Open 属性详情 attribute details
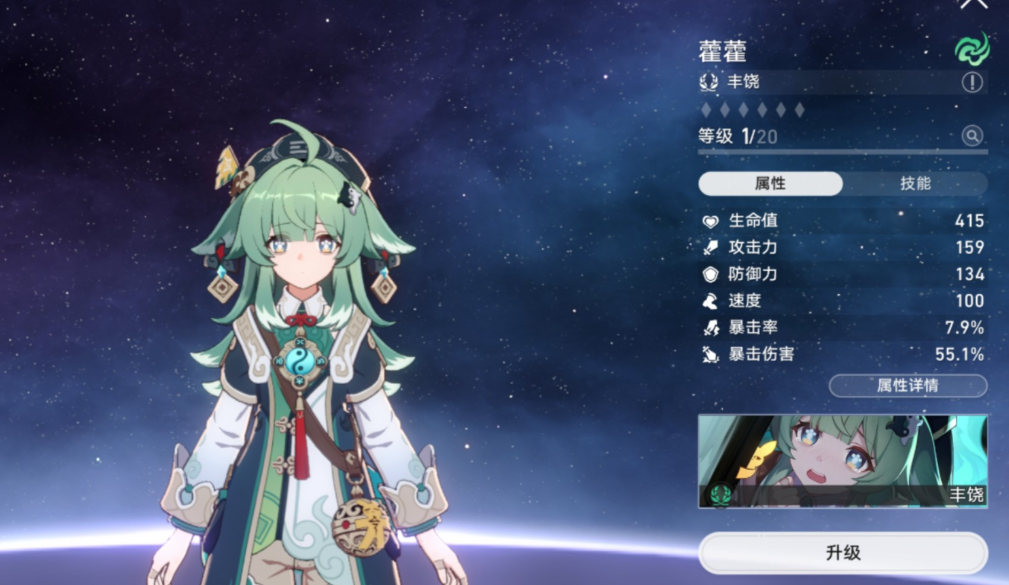Image resolution: width=1009 pixels, height=585 pixels. pos(907,385)
